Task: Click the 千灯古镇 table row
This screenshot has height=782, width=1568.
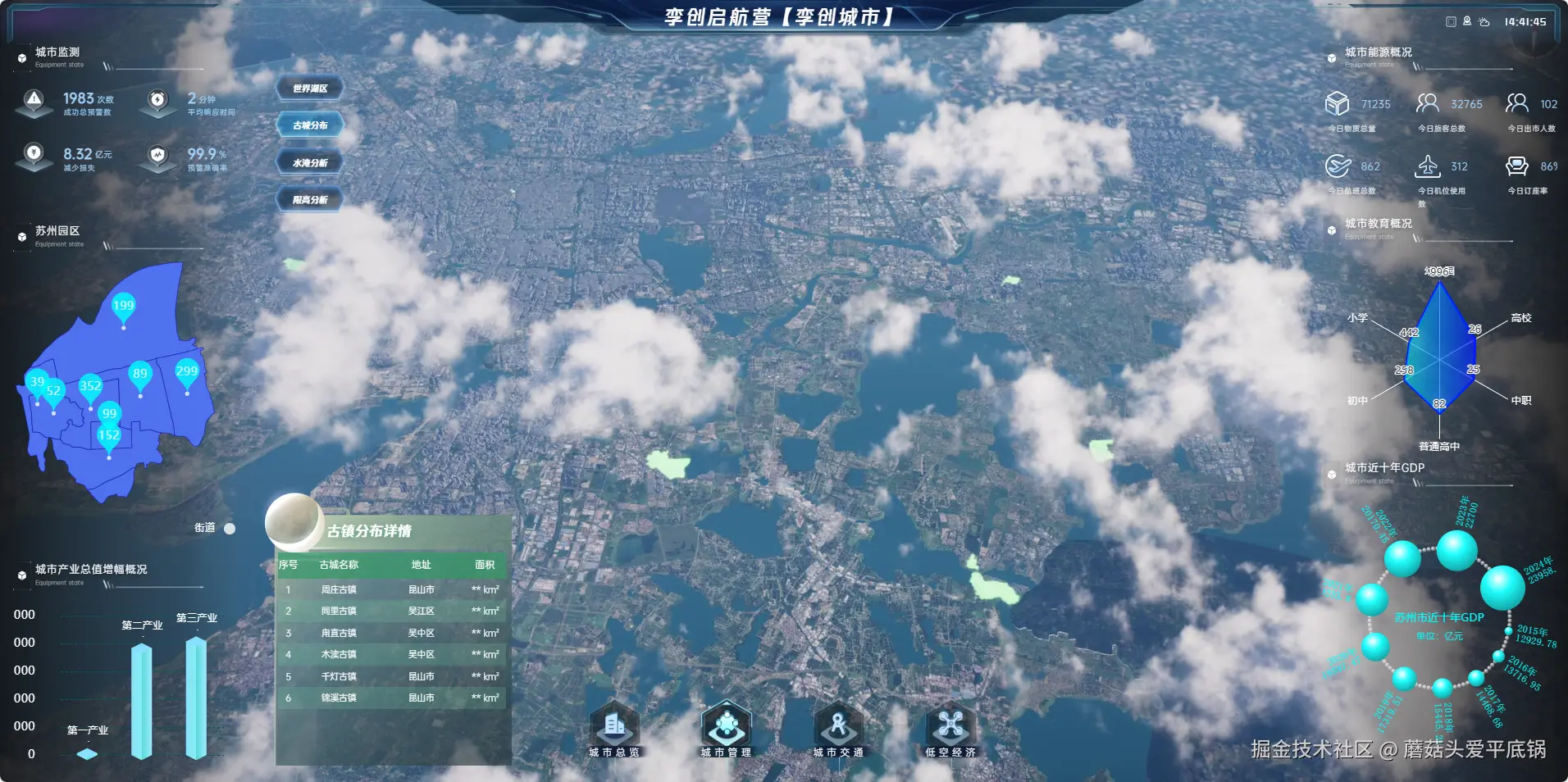Action: coord(393,676)
